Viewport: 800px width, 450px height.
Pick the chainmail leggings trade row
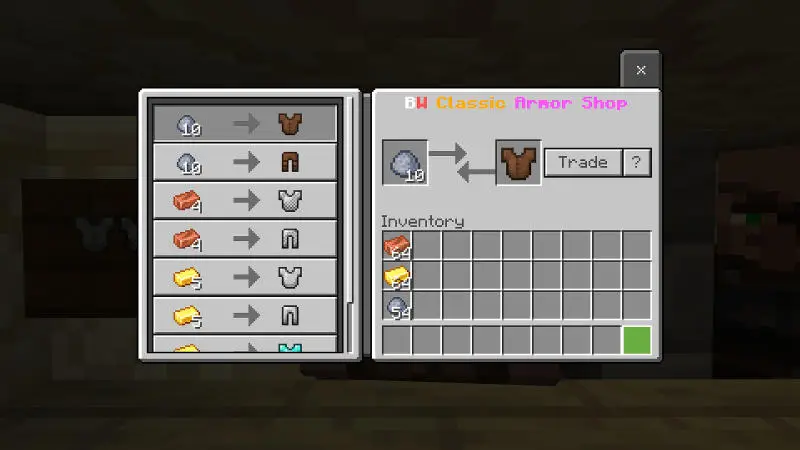tap(245, 238)
